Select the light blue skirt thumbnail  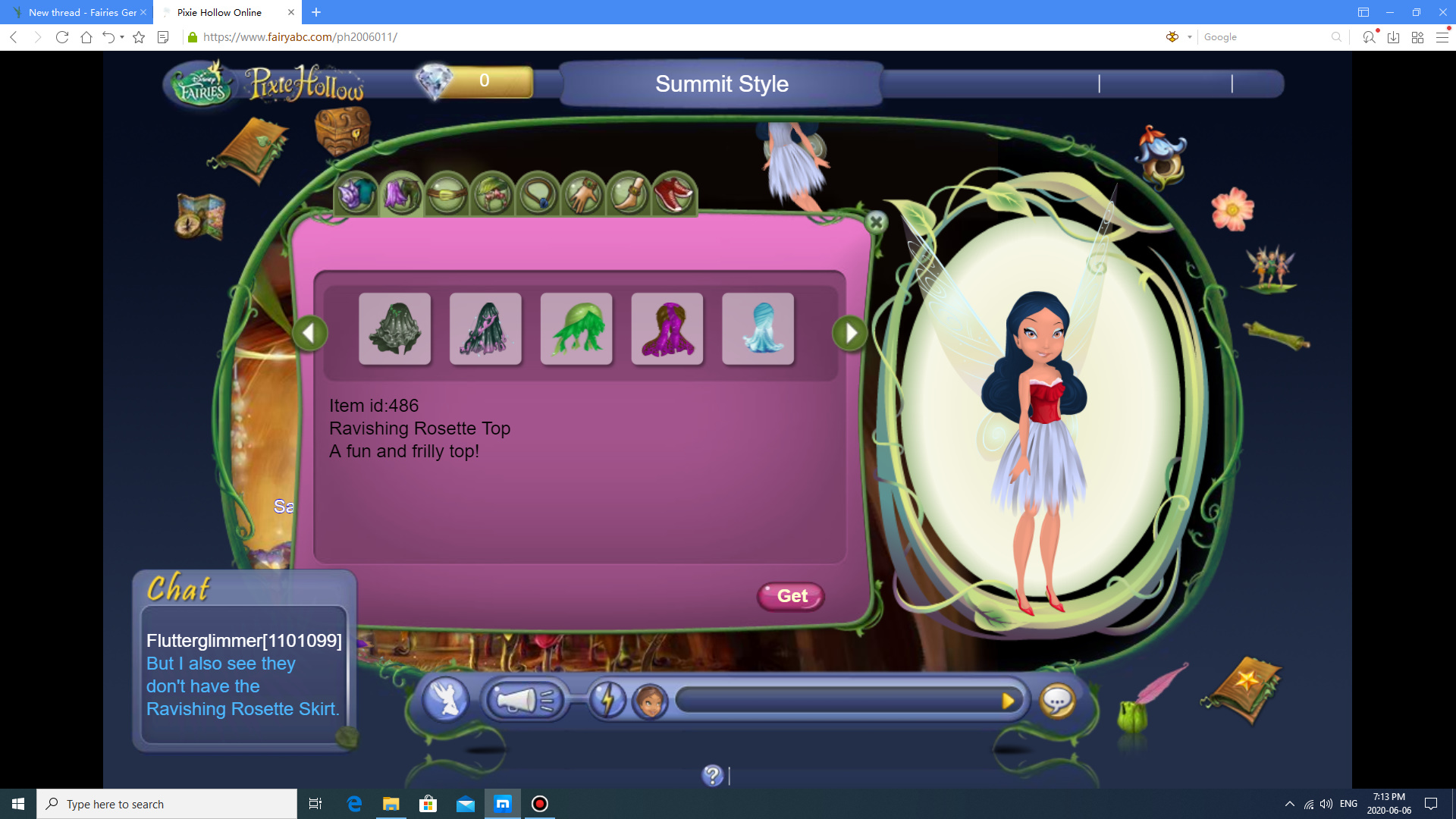758,329
